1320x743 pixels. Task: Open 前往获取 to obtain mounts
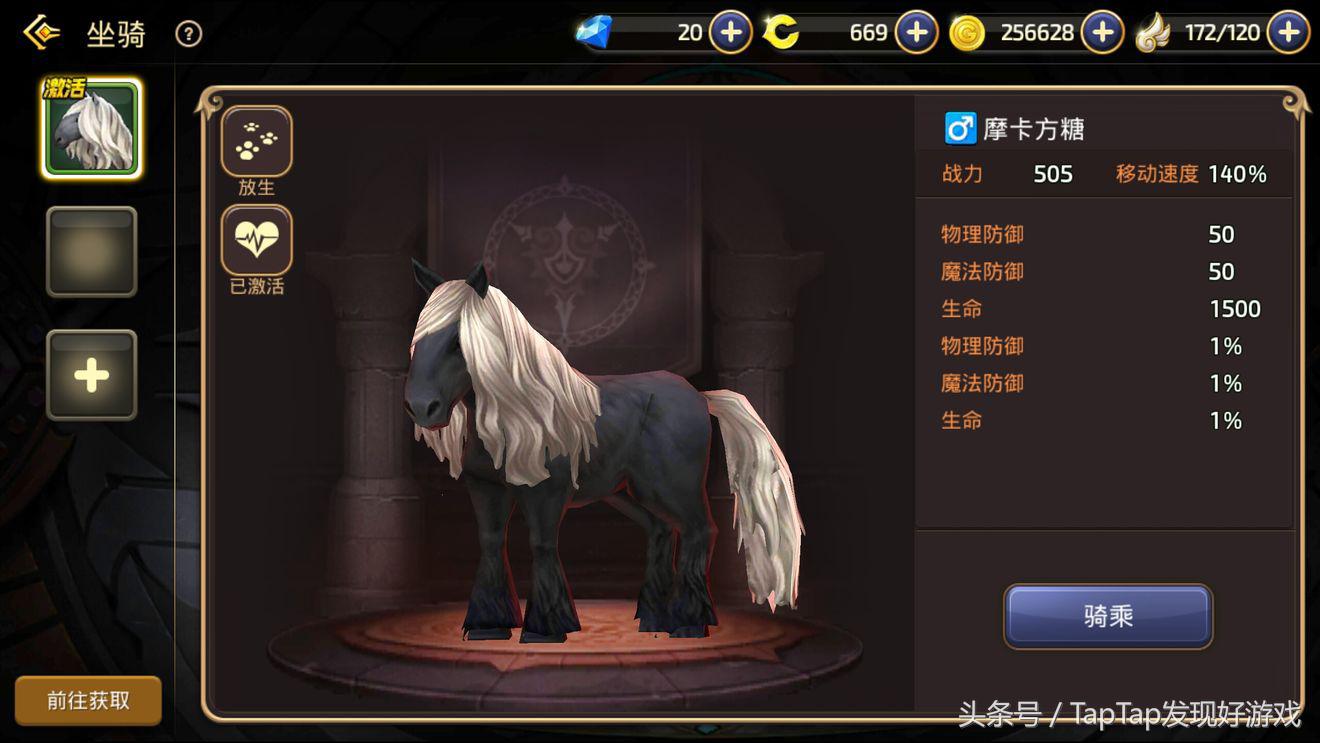click(88, 700)
